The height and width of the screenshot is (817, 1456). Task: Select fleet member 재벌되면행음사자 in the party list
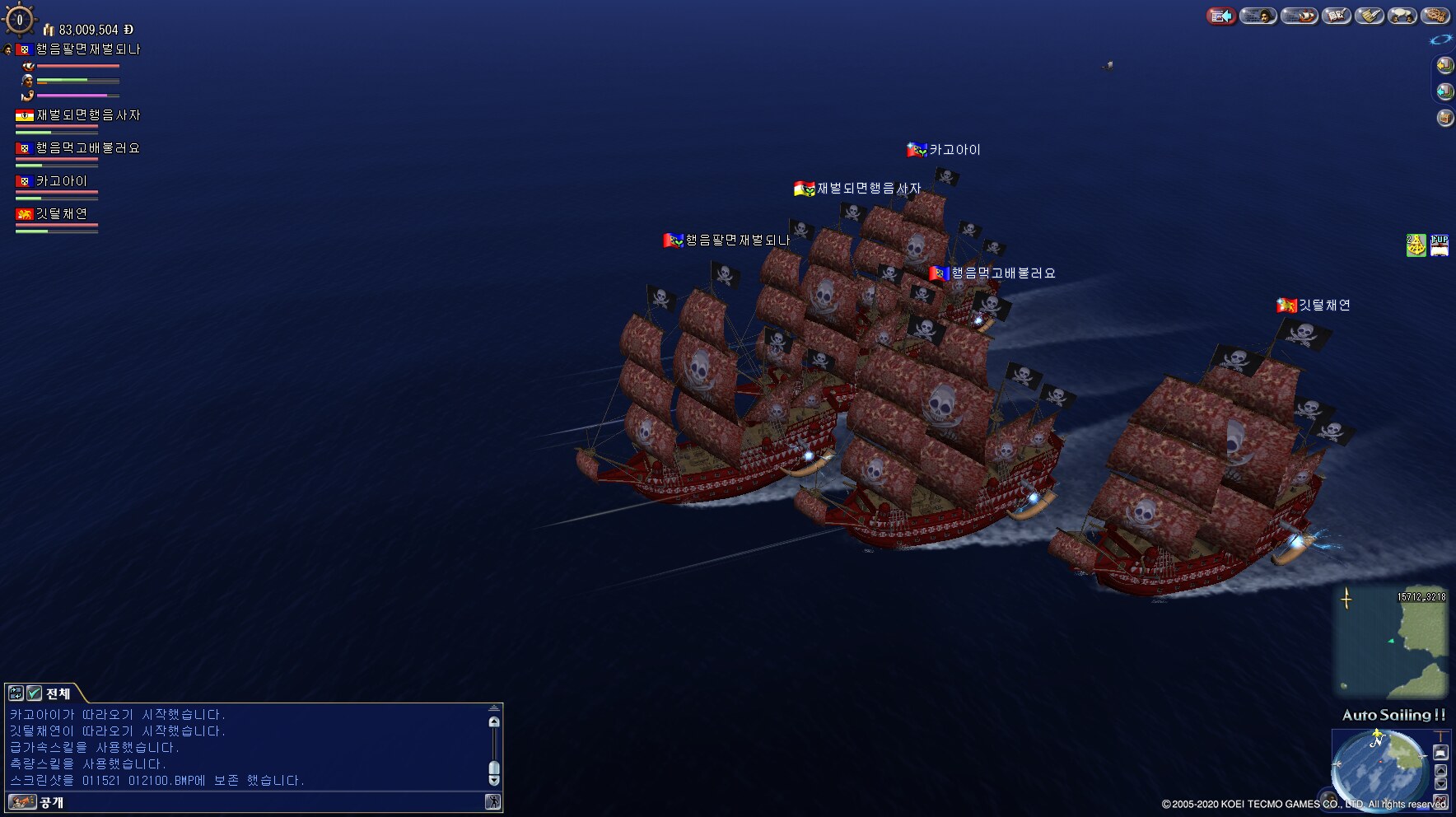click(77, 116)
